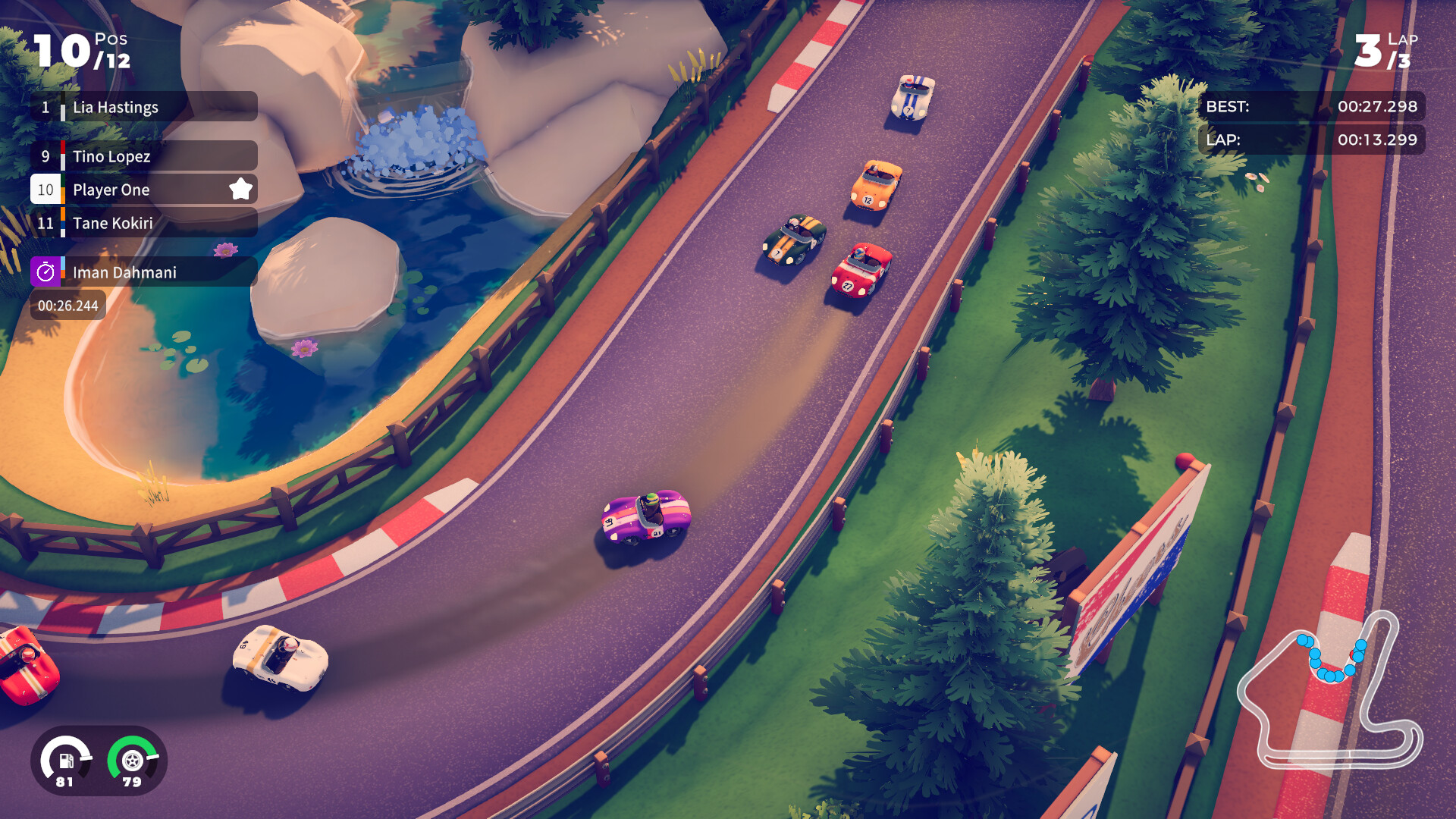Click the star icon beside Player One

240,190
